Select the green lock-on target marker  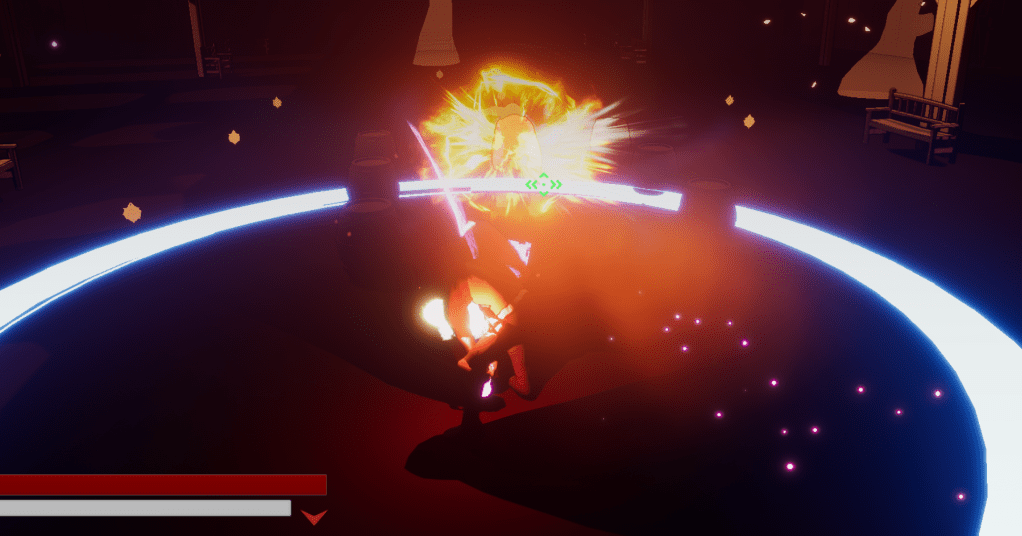pyautogui.click(x=543, y=183)
